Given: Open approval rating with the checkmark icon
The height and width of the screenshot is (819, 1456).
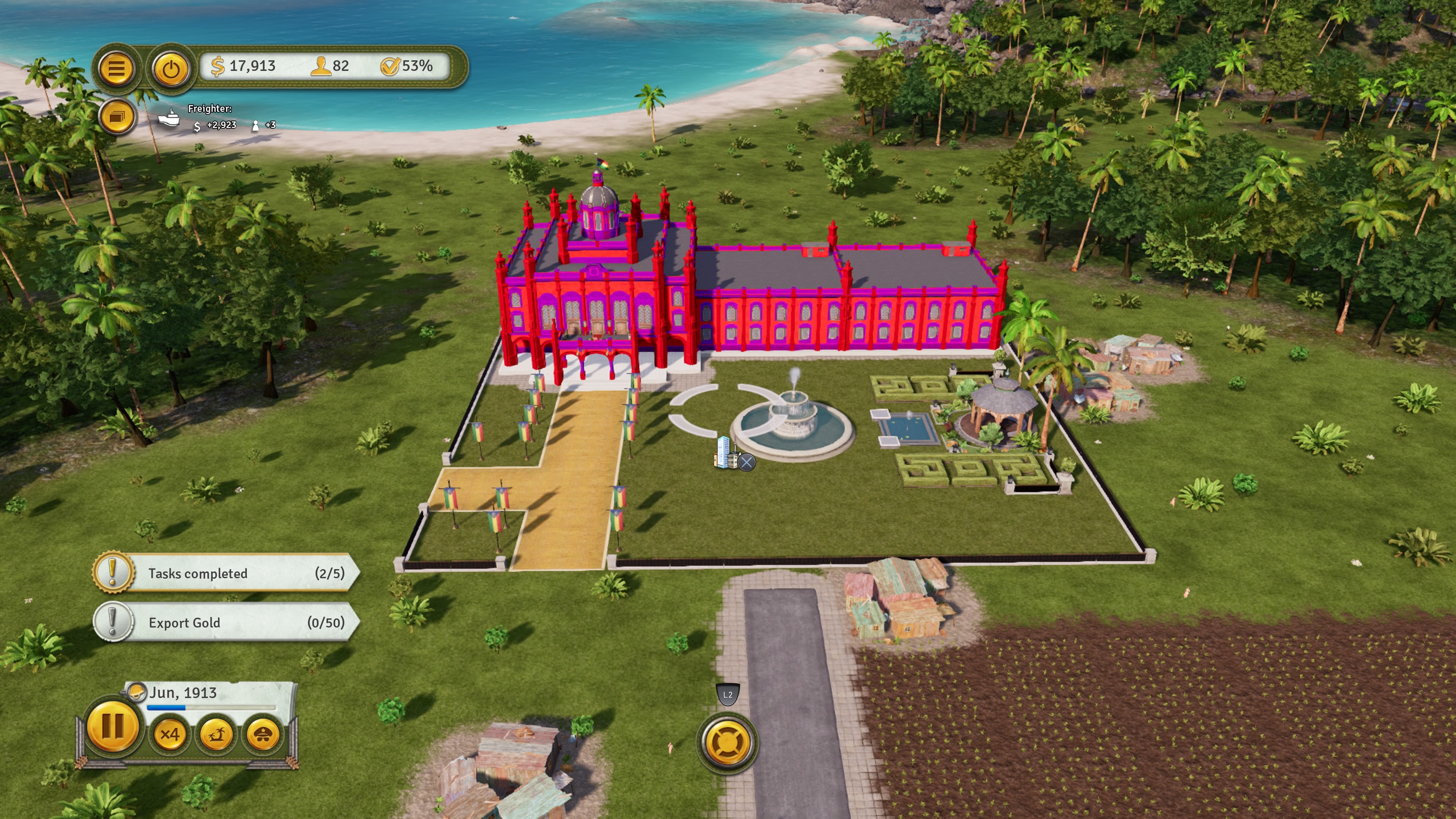Looking at the screenshot, I should [389, 66].
